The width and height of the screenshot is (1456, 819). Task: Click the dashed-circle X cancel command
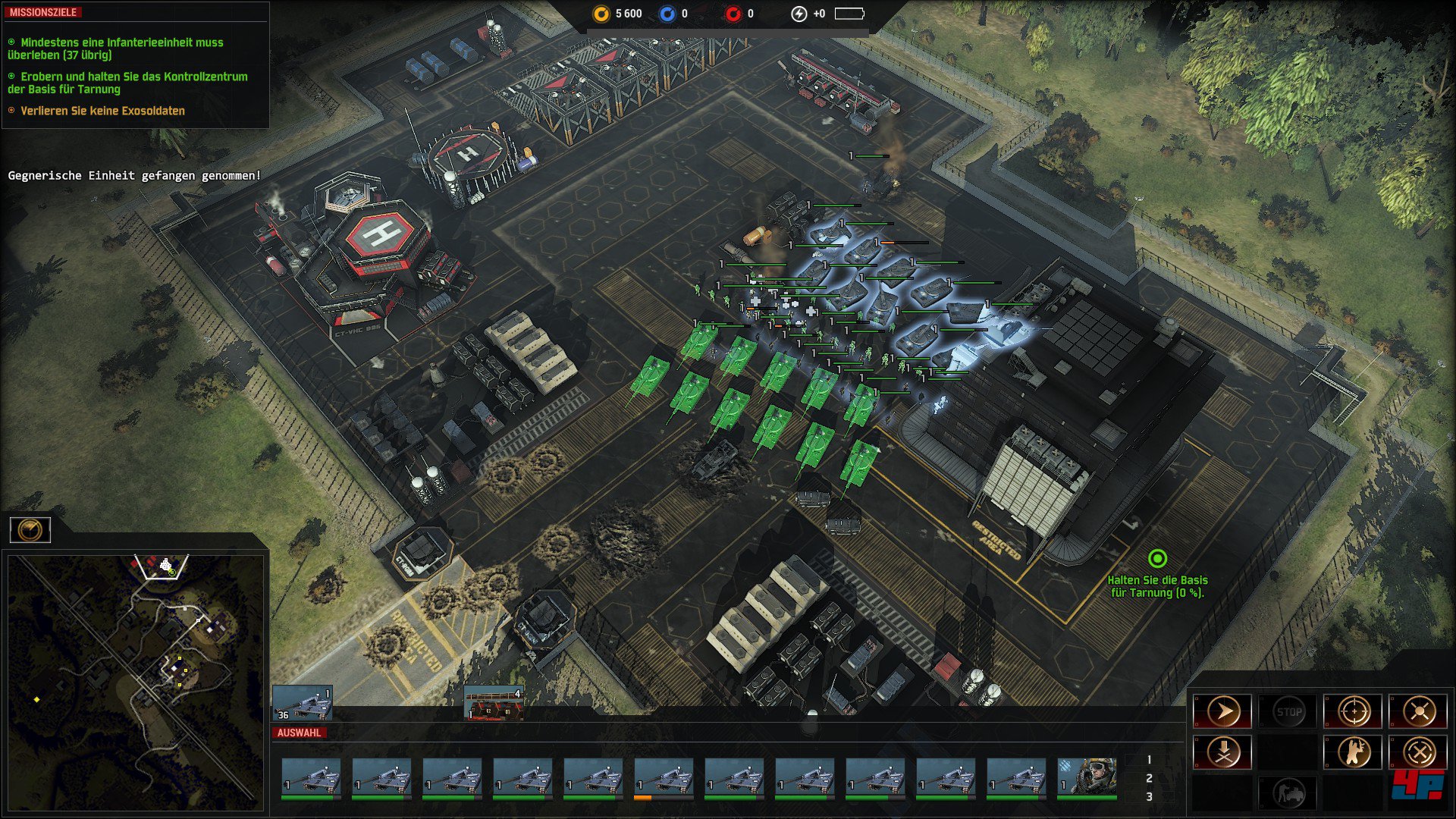[x=1419, y=752]
